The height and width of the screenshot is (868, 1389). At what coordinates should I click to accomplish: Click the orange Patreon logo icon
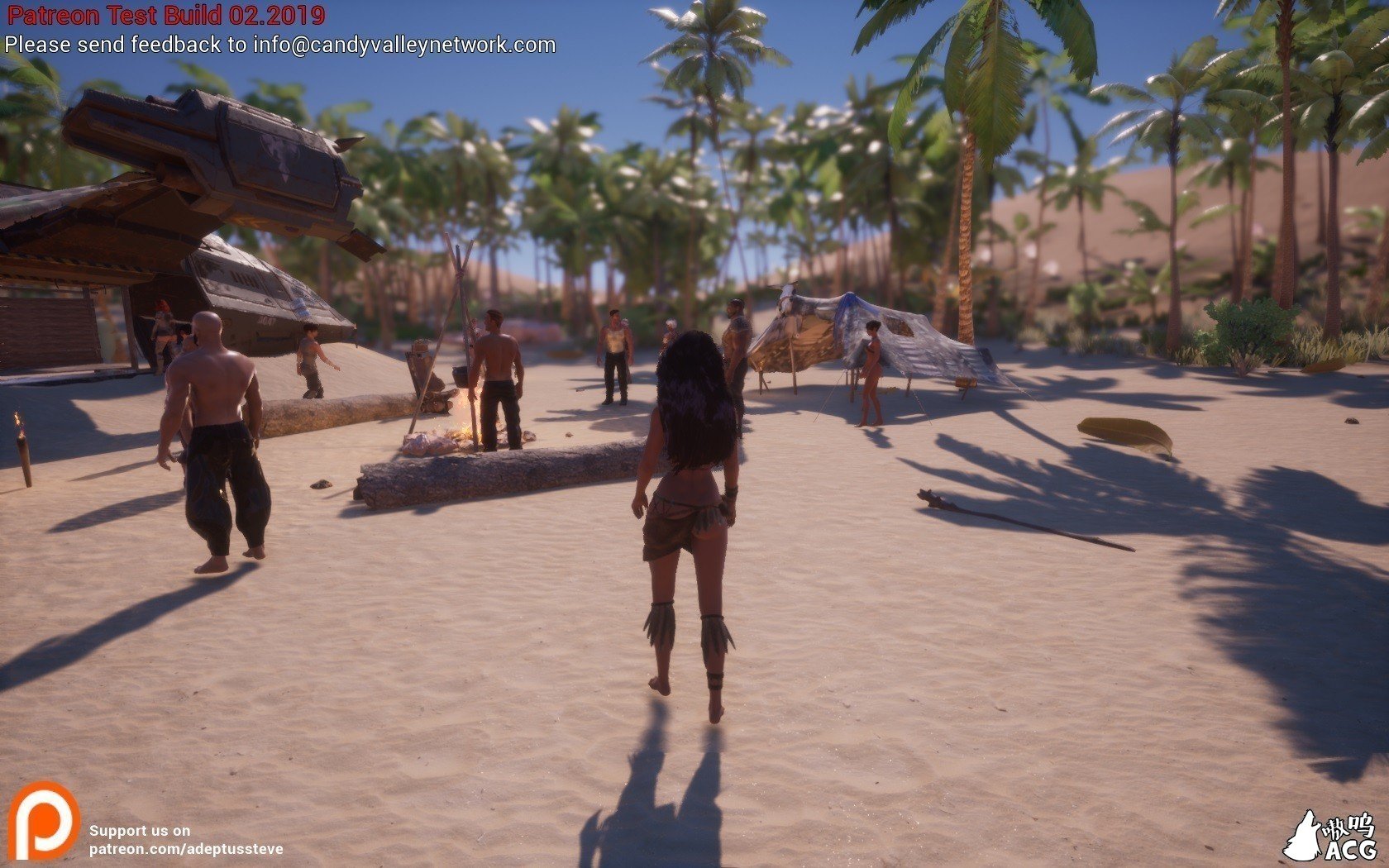coord(43,821)
